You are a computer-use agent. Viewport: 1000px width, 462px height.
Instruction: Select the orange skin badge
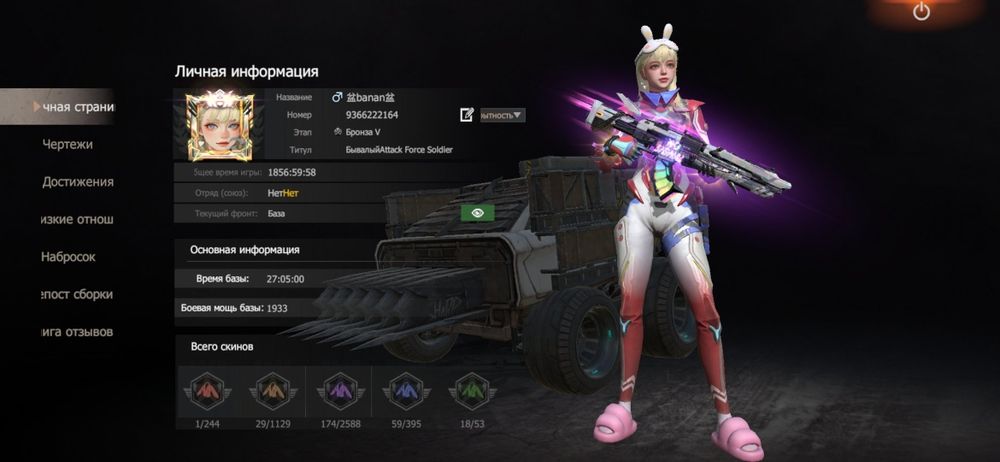(x=270, y=390)
